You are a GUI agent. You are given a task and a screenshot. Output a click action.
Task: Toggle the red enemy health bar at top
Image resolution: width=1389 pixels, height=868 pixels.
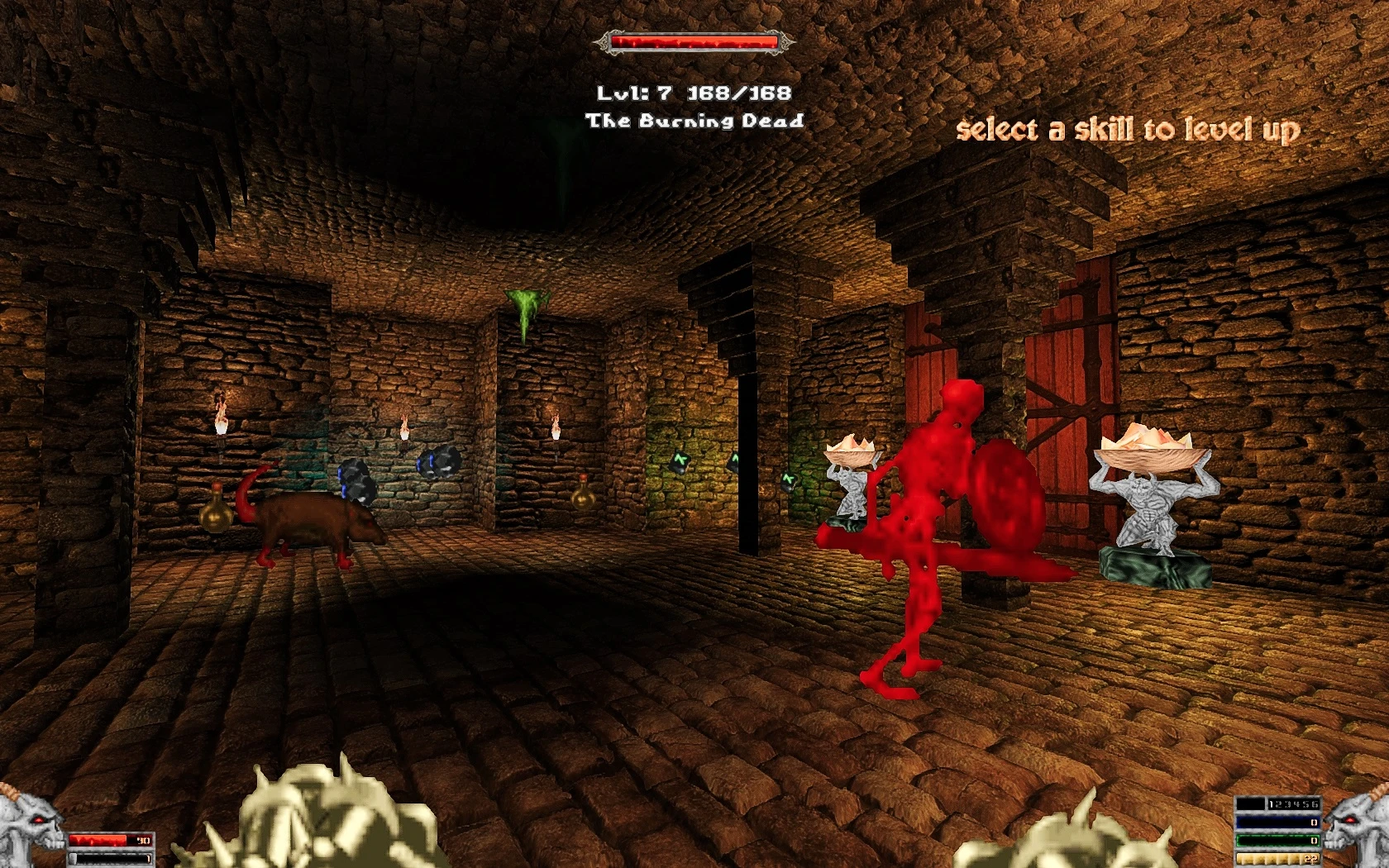pyautogui.click(x=694, y=38)
